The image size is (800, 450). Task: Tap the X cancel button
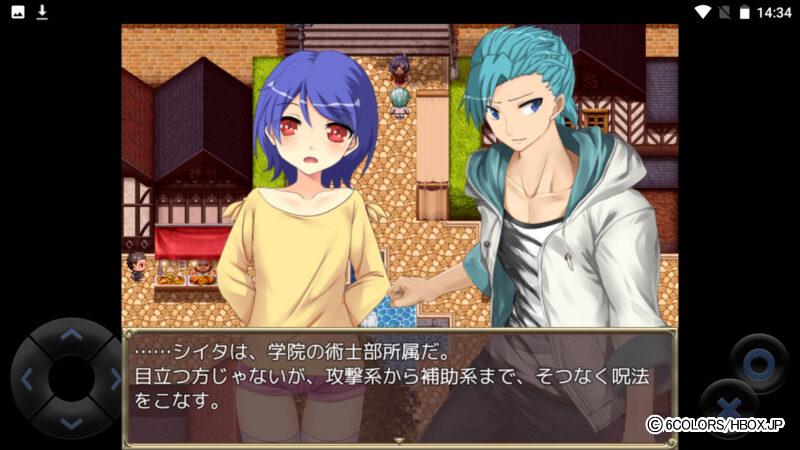[729, 406]
